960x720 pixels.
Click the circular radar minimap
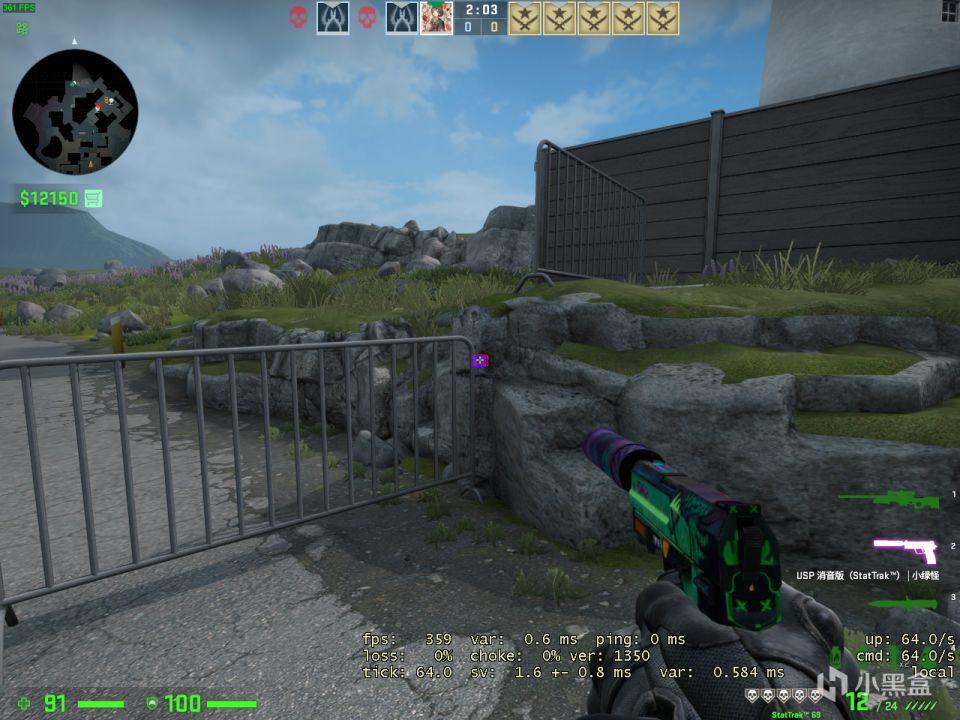click(75, 112)
